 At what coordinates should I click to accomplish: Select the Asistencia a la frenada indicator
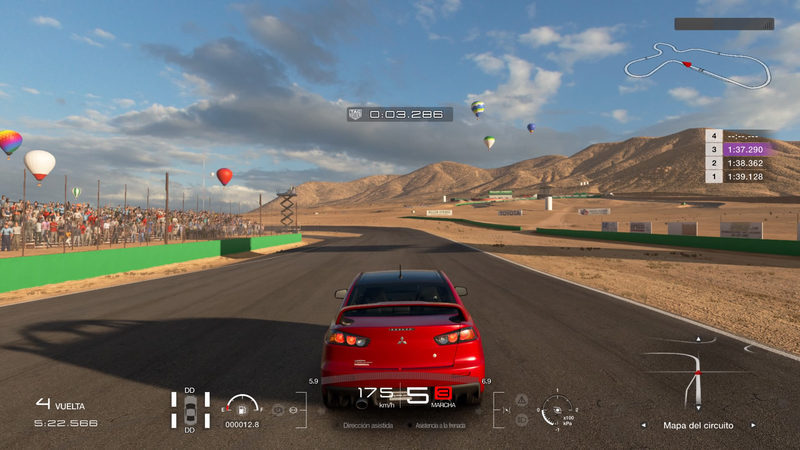[x=441, y=425]
